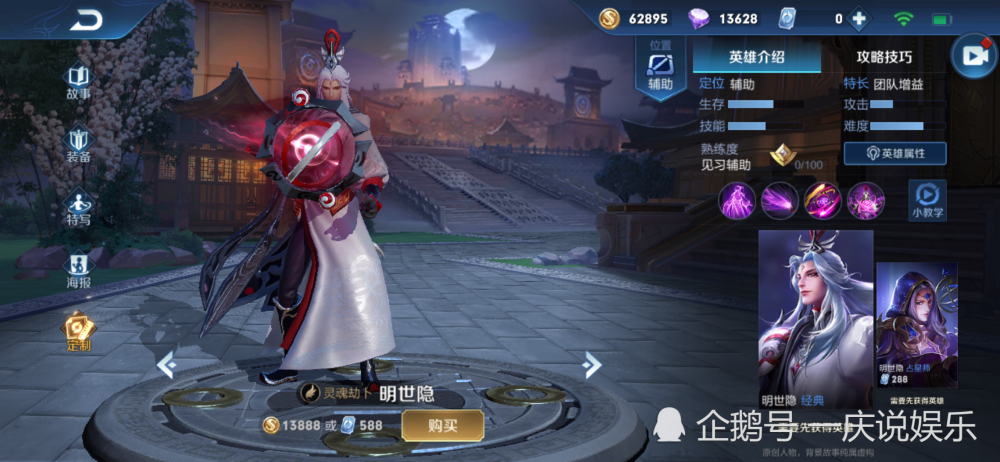The height and width of the screenshot is (462, 1000).
Task: Open 英雄属性 hero attributes
Action: pos(895,153)
